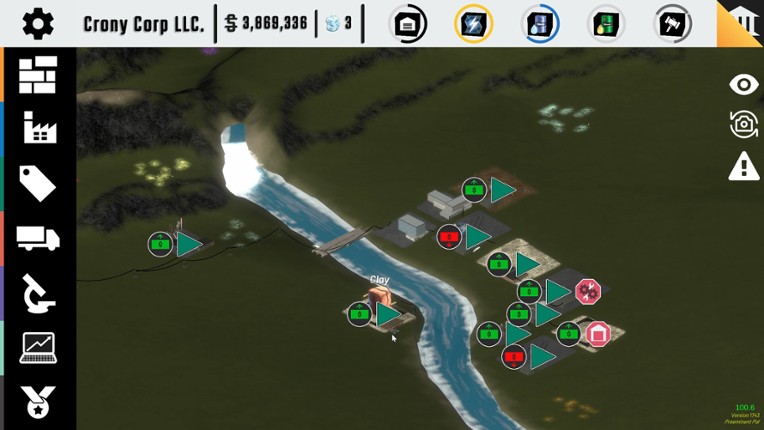Click the green money icon beside Clay

coord(359,314)
